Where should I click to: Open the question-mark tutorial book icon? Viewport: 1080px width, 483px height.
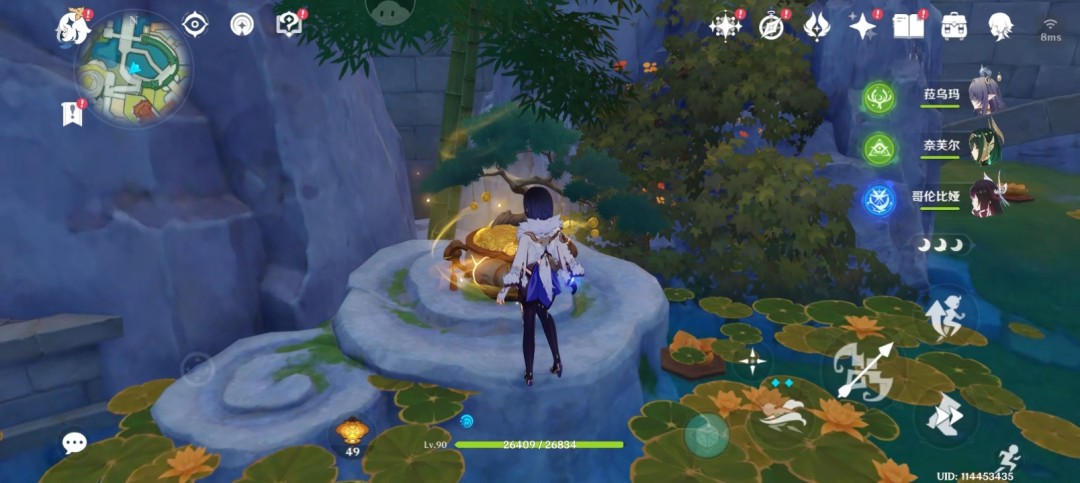288,24
